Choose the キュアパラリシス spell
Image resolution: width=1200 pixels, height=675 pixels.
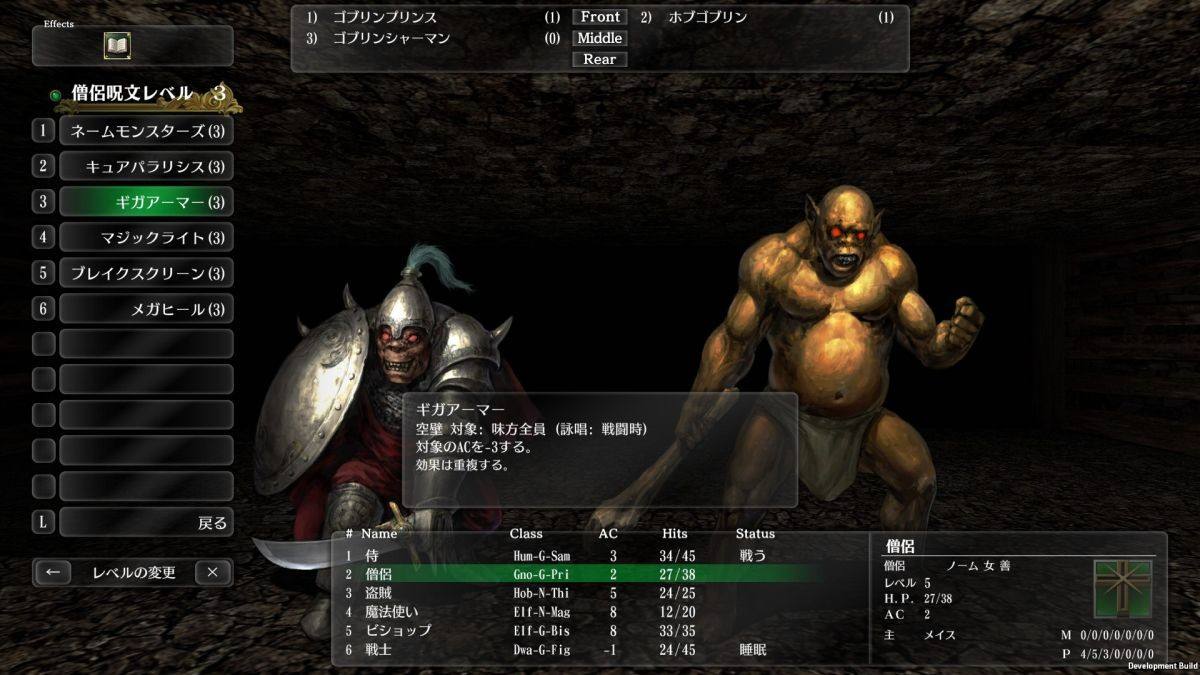coord(146,166)
